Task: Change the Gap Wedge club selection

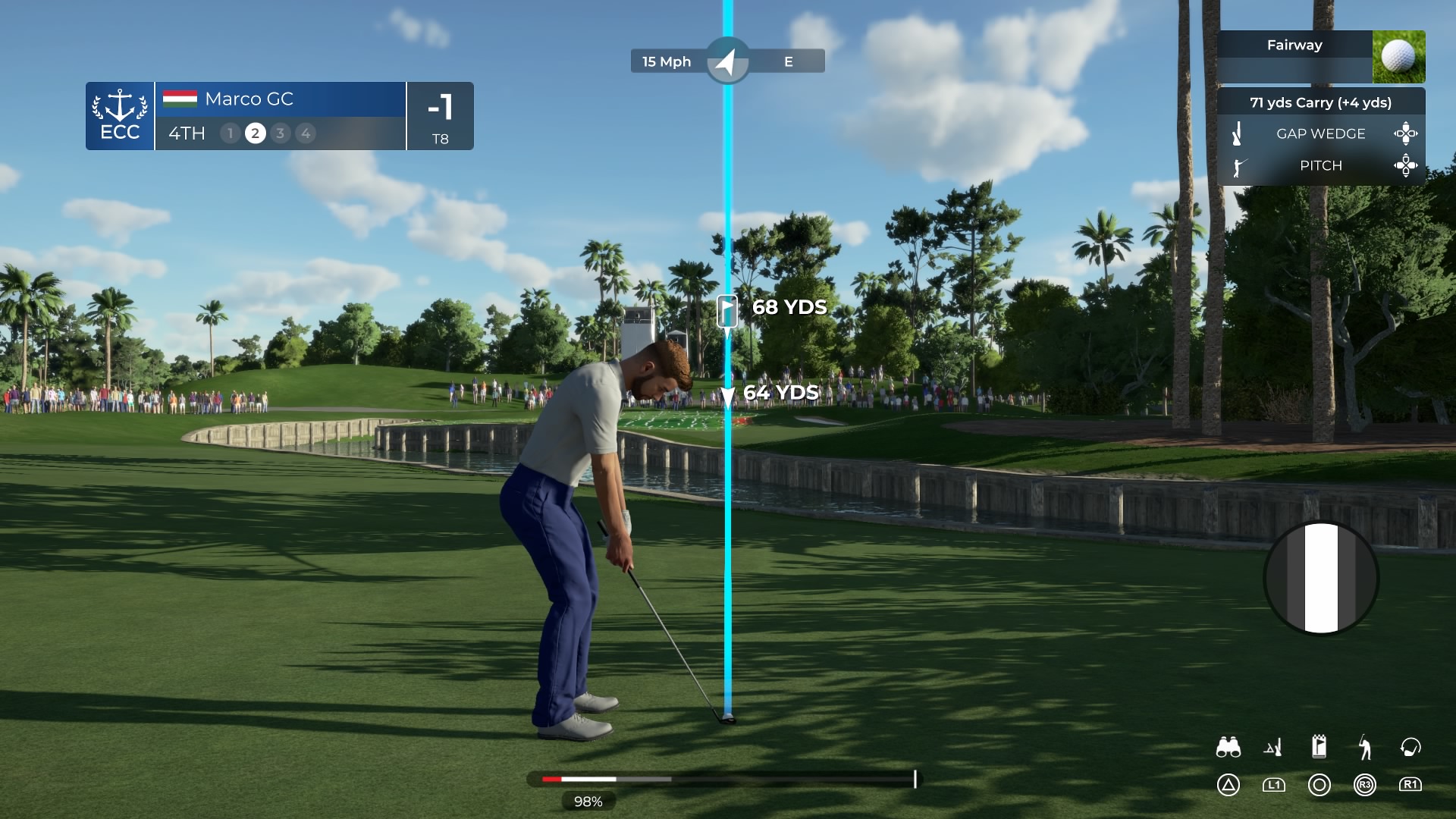Action: [1320, 133]
